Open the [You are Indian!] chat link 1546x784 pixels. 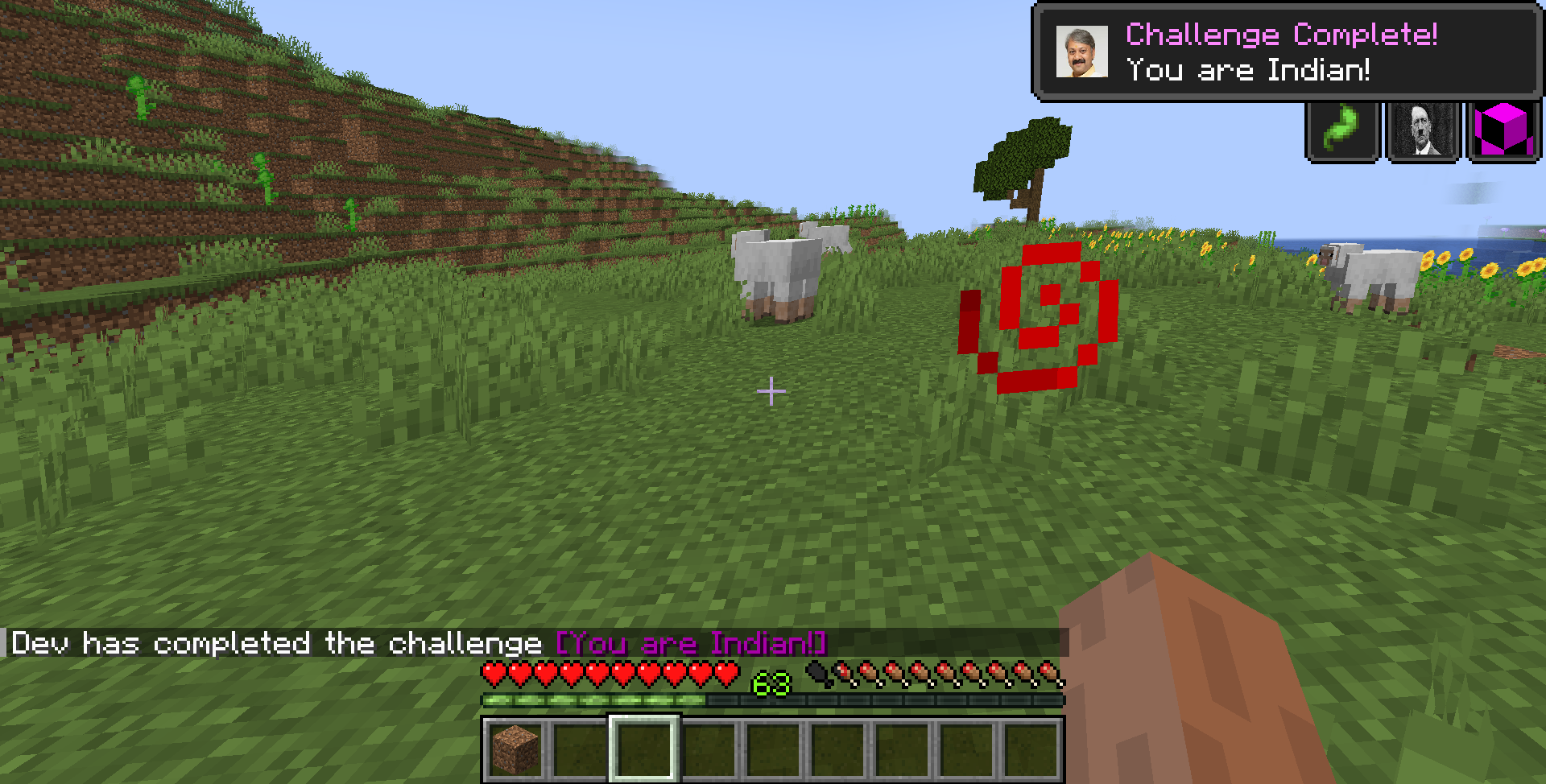[x=691, y=643]
